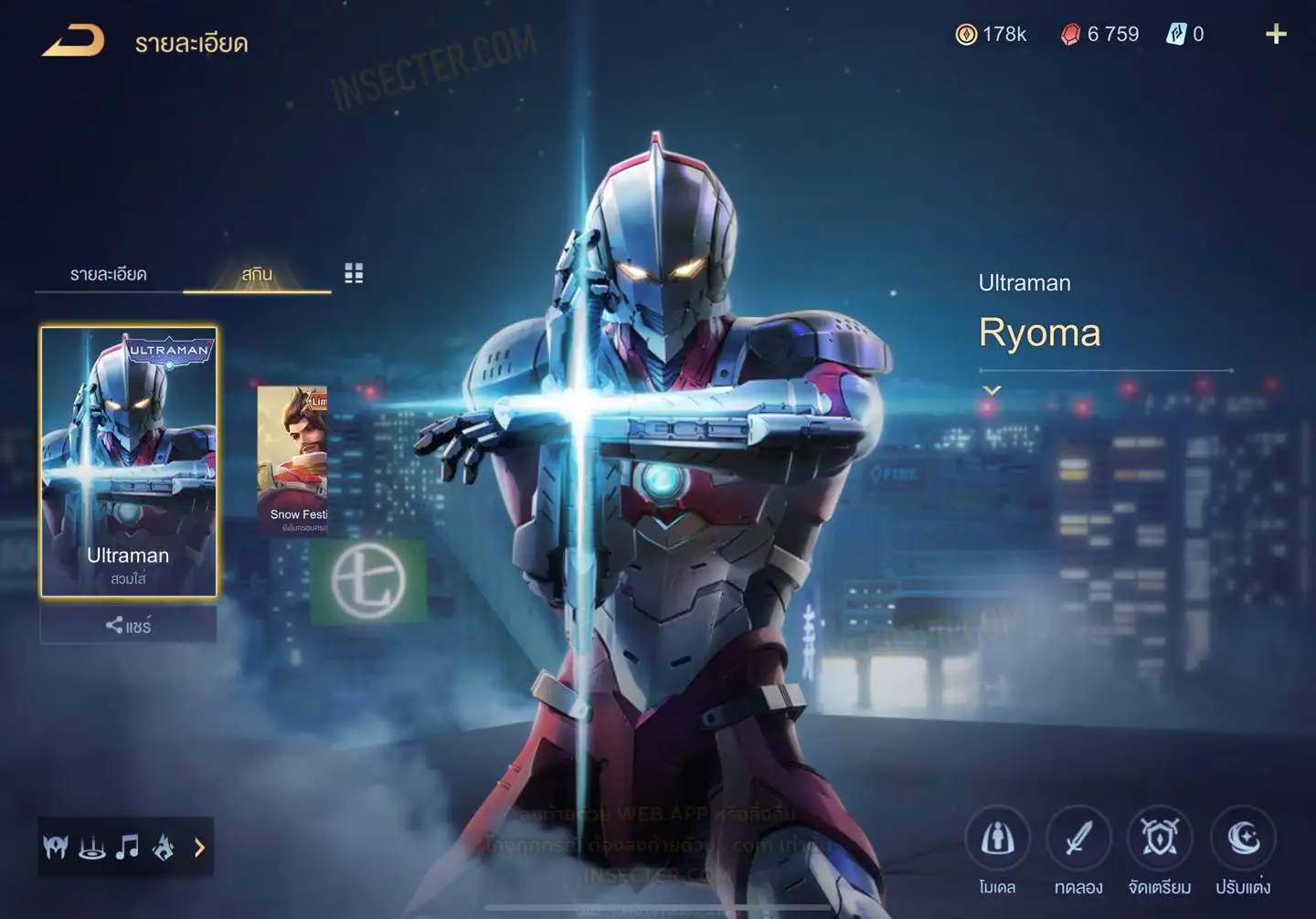The height and width of the screenshot is (919, 1316).
Task: Switch to the รายละเอียด tab
Action: [108, 274]
